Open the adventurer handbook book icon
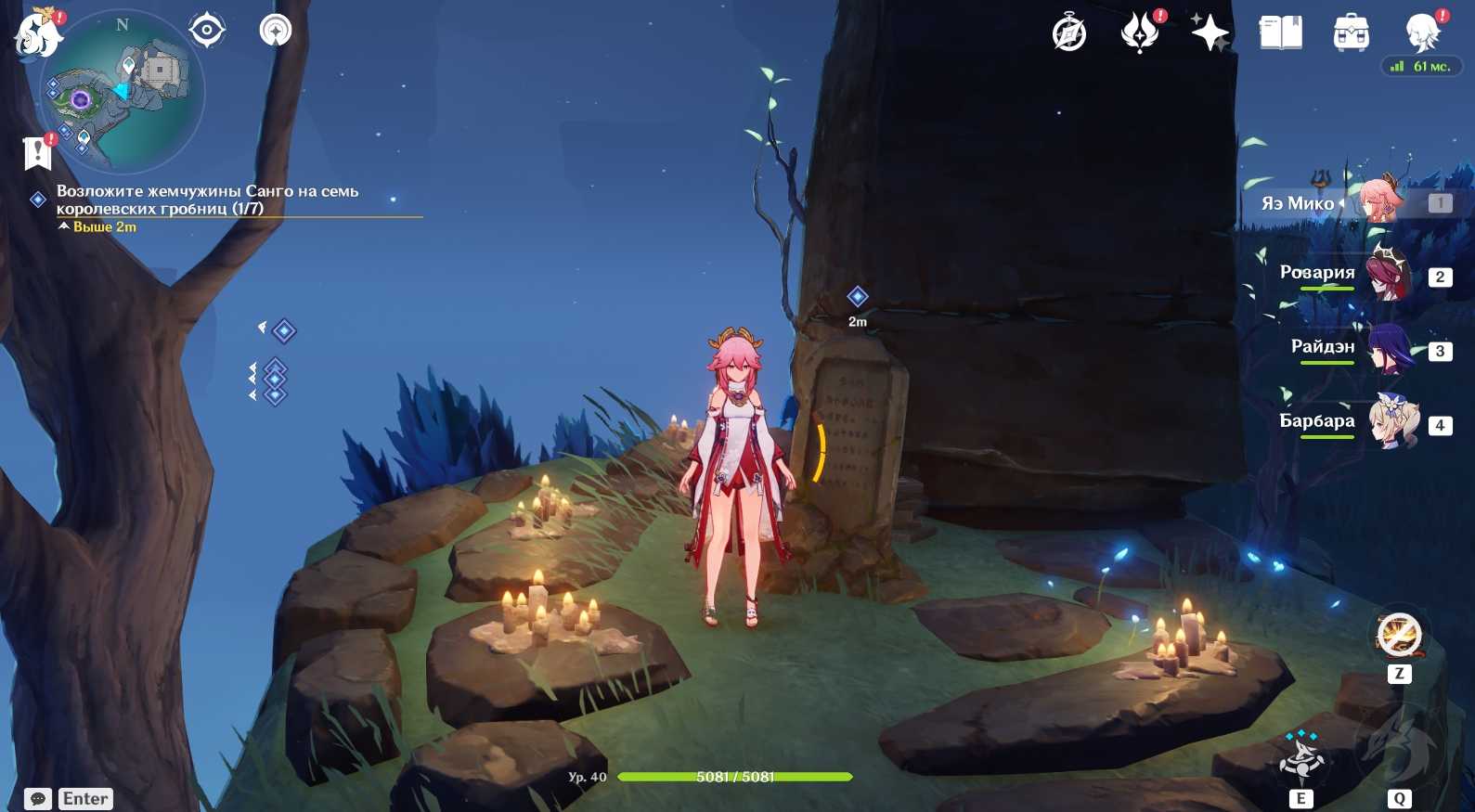 pos(1281,33)
